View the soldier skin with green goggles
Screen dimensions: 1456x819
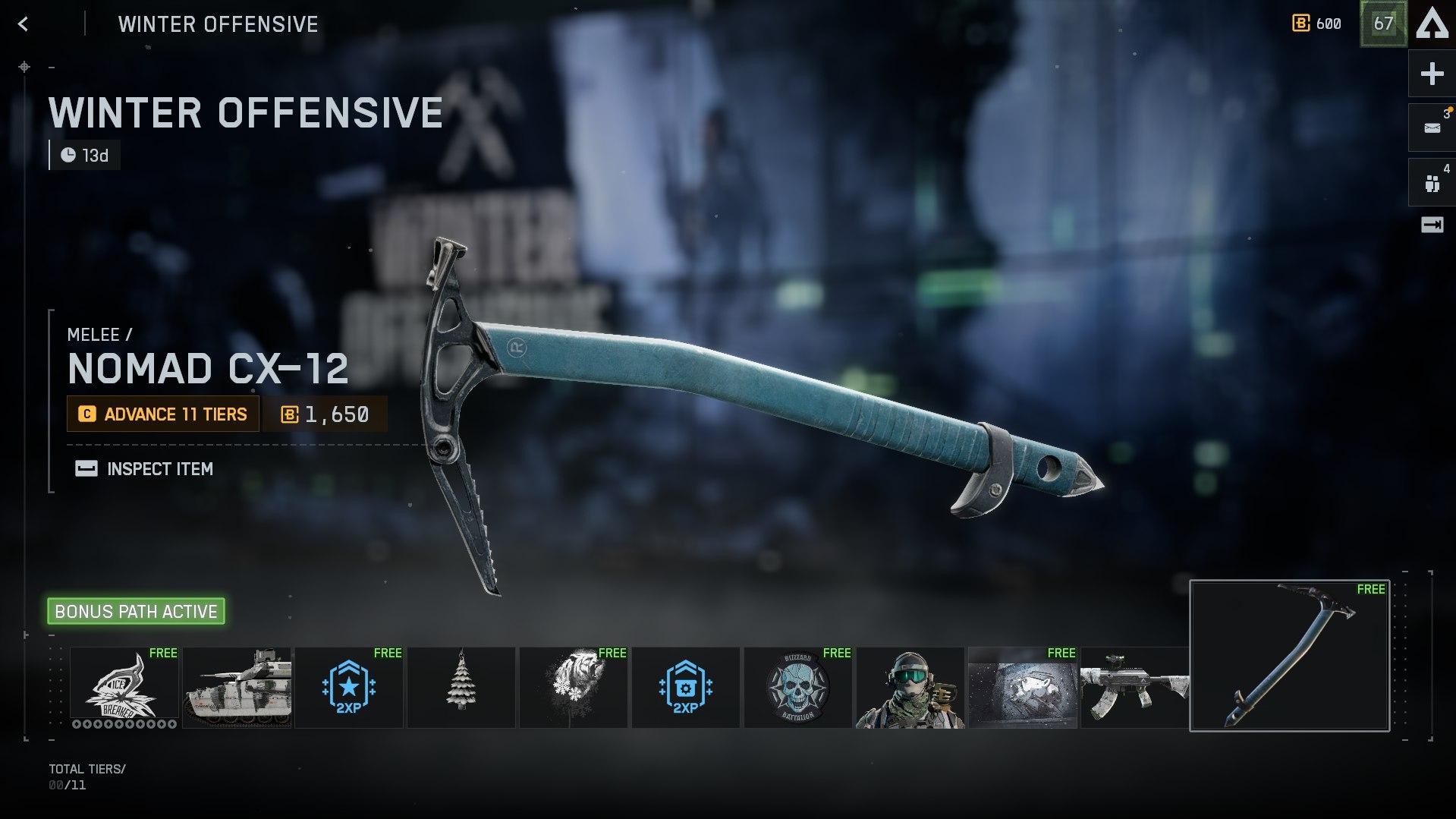point(910,687)
